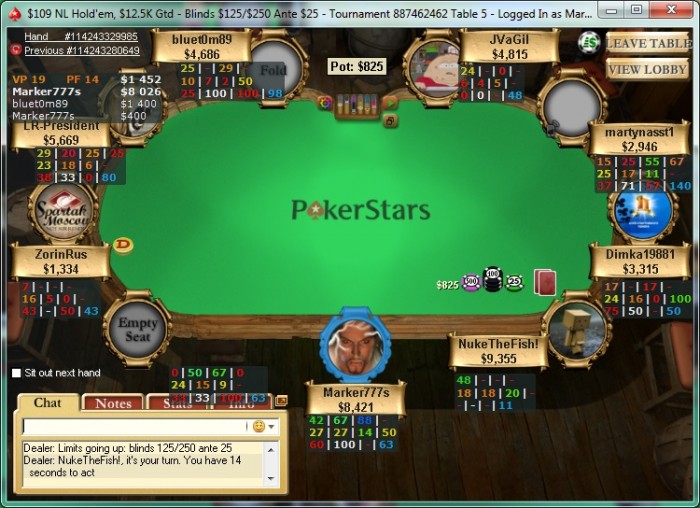Click the Empty Seat spot
The width and height of the screenshot is (700, 508).
[x=137, y=329]
